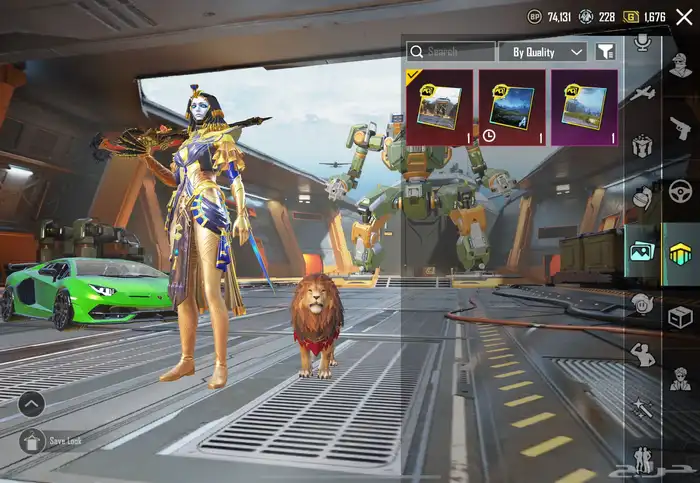
Task: Choose the time-limited lobby theme with clock
Action: coord(512,108)
